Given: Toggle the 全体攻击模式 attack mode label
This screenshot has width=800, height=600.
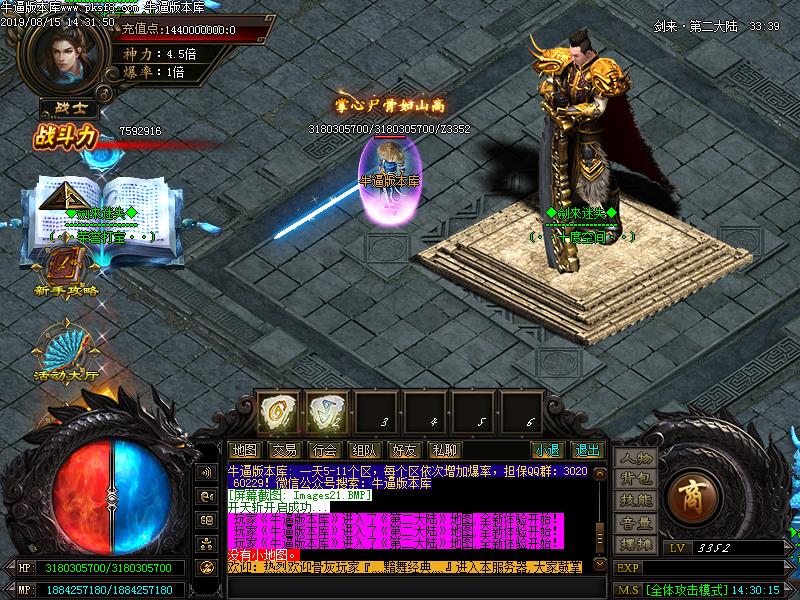Looking at the screenshot, I should tap(686, 590).
